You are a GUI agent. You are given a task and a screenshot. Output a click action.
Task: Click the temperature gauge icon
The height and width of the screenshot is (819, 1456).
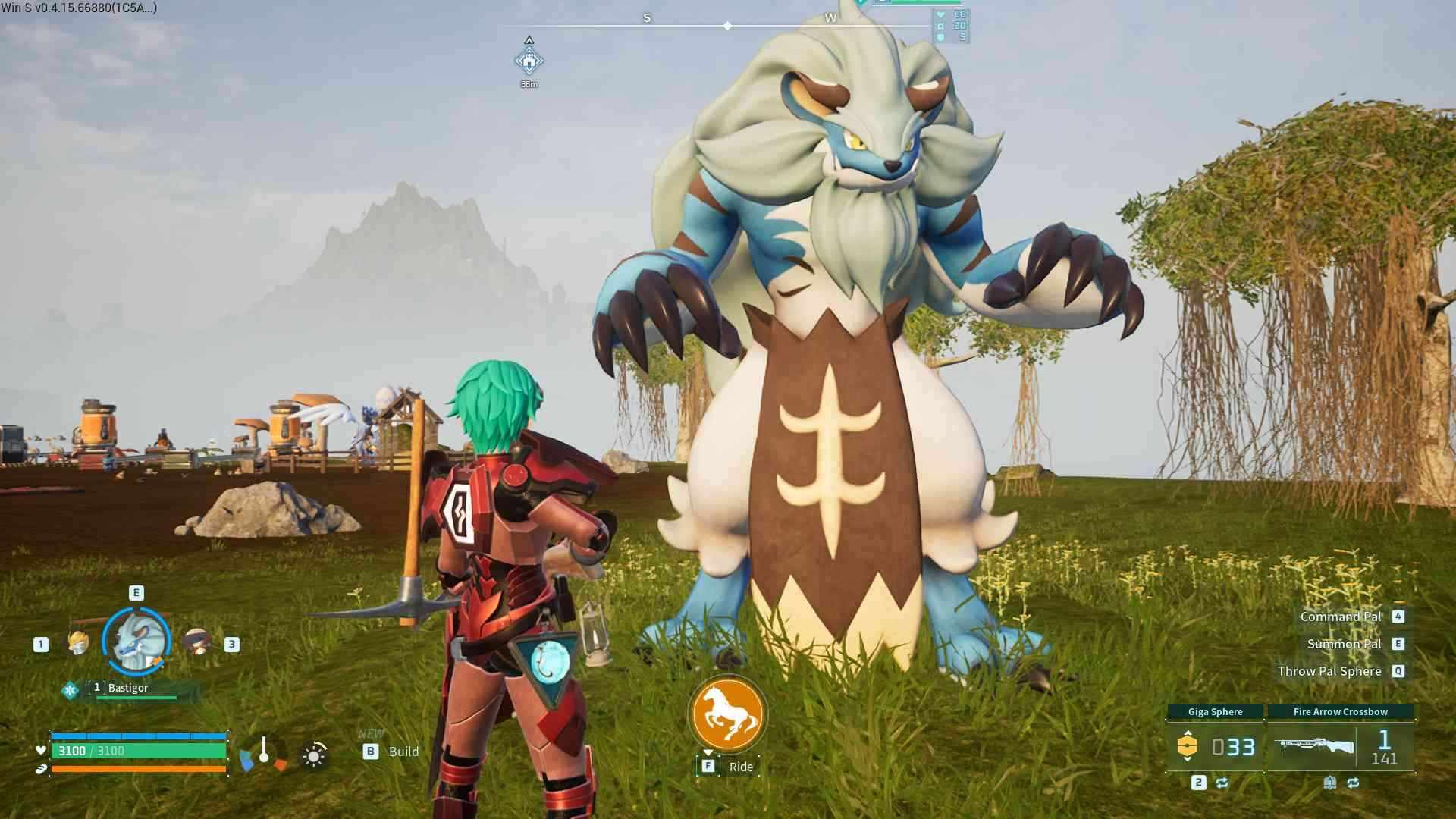pos(263,753)
